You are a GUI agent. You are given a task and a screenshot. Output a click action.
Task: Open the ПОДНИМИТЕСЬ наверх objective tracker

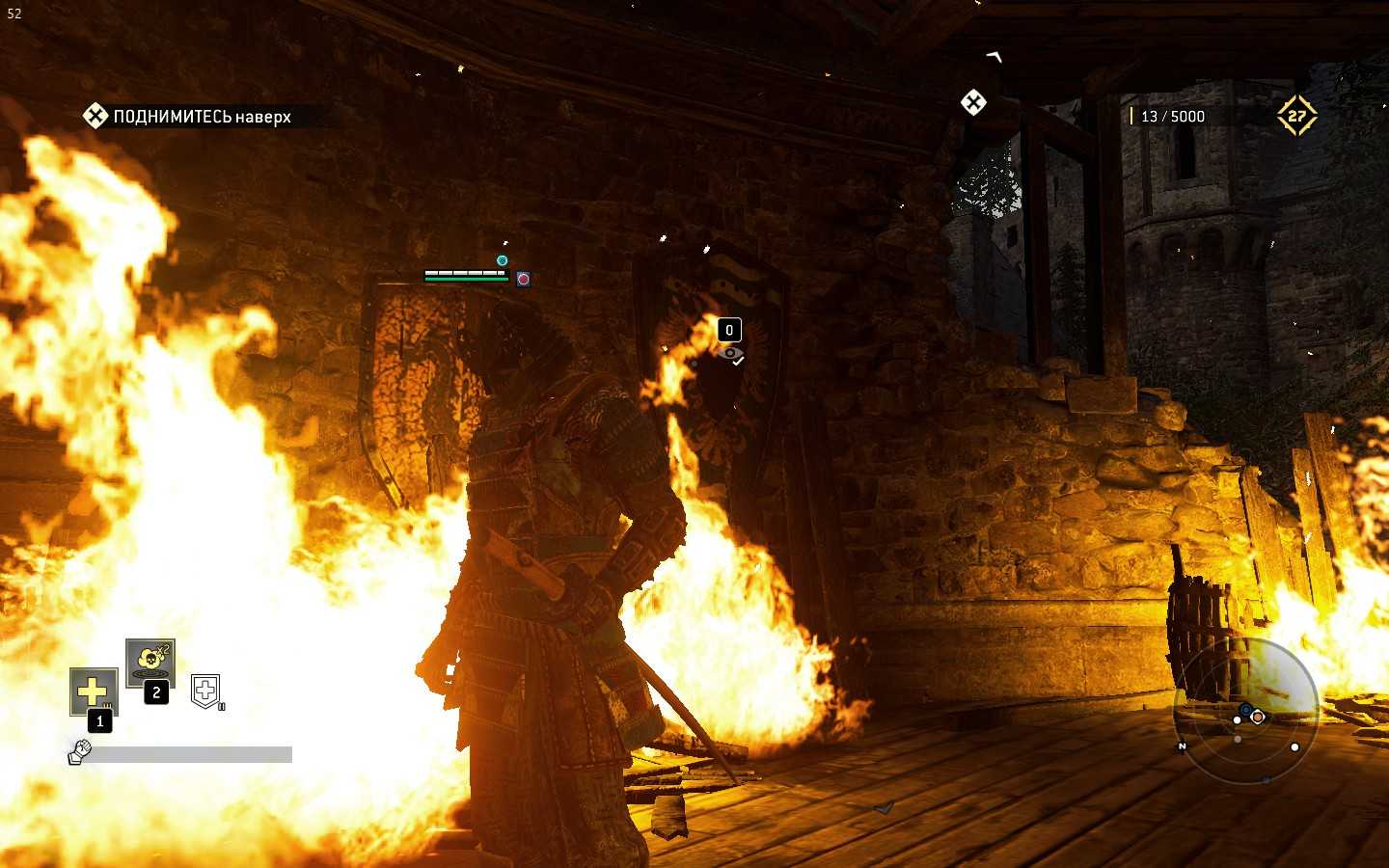tap(188, 117)
